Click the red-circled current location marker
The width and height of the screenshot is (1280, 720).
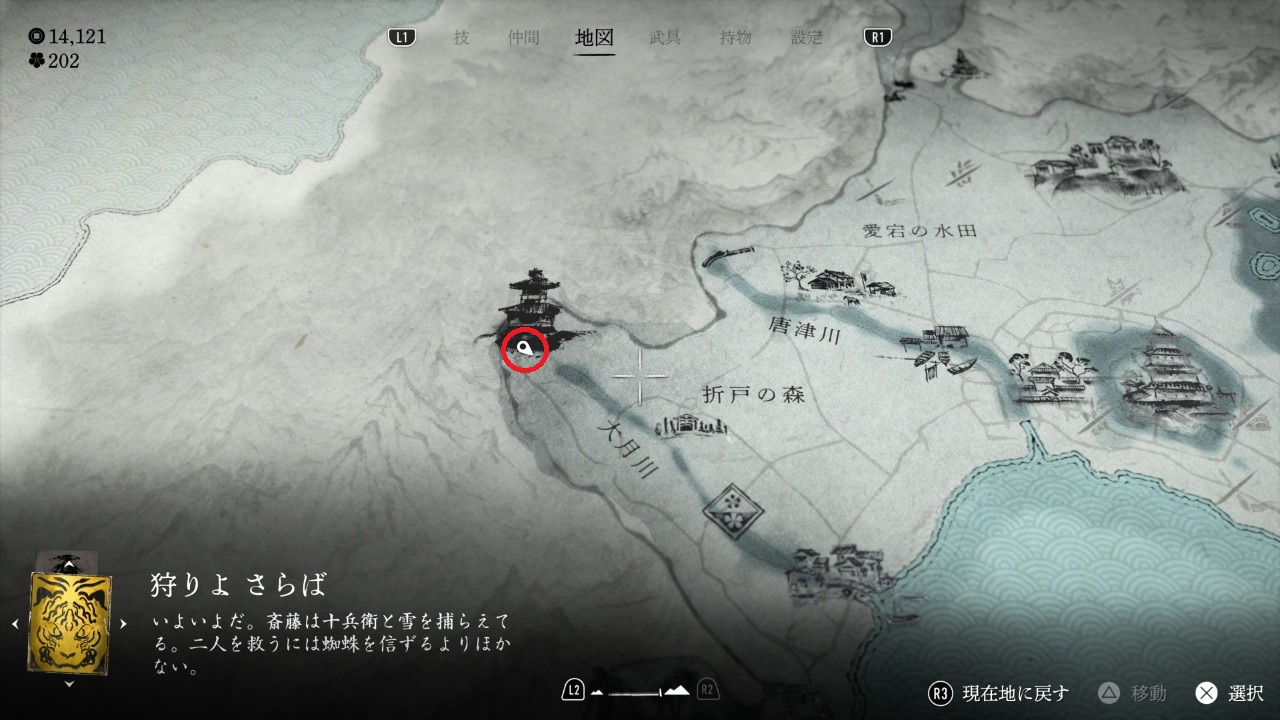(524, 348)
